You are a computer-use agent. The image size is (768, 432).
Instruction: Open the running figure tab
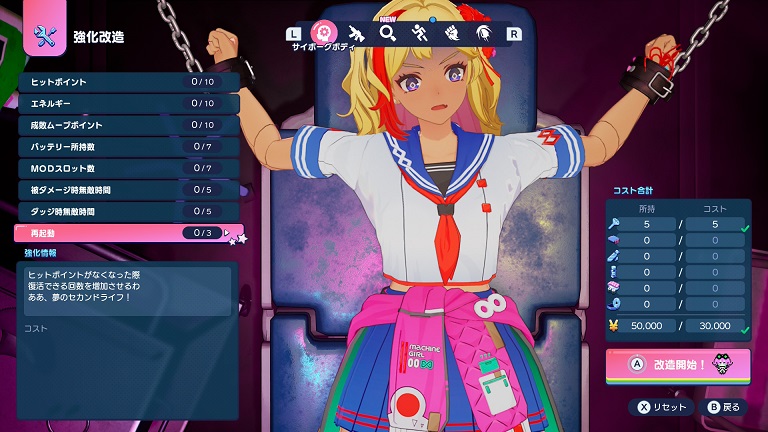pos(419,33)
